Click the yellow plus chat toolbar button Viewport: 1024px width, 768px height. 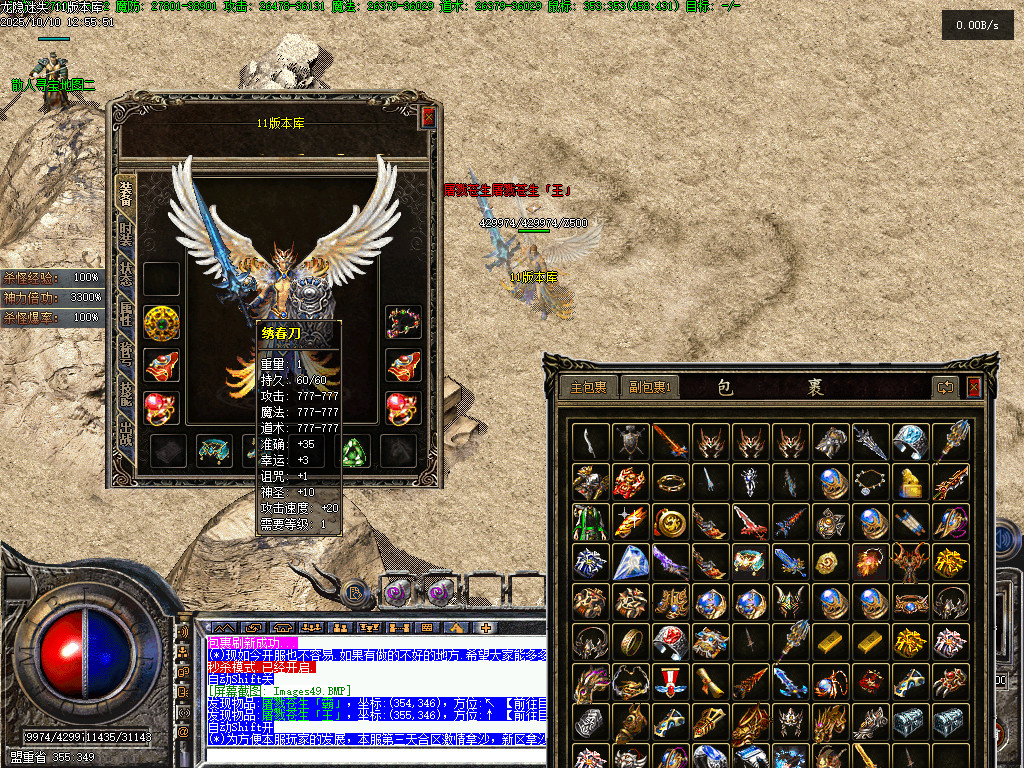click(x=487, y=628)
